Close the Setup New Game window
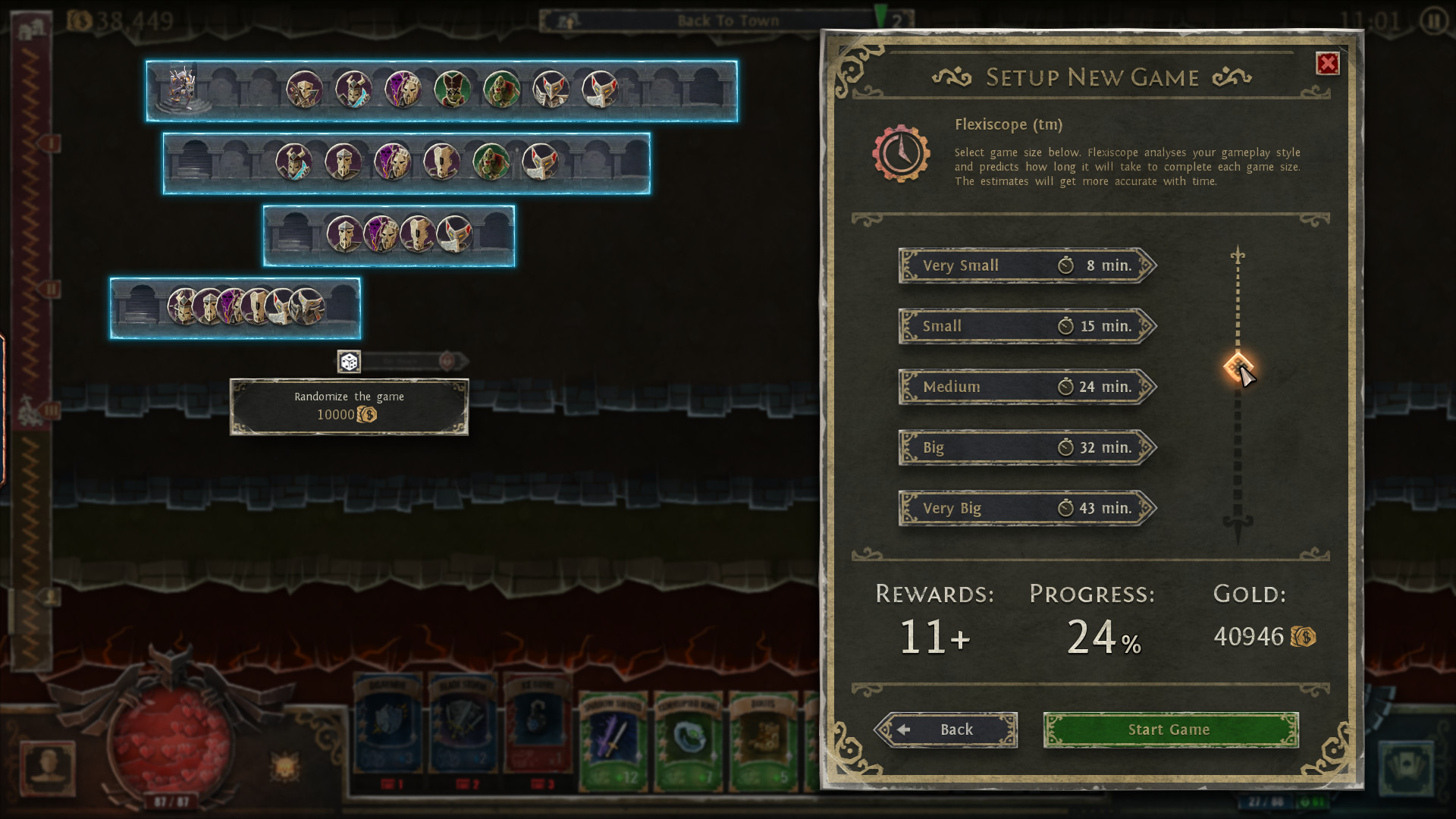 coord(1329,64)
